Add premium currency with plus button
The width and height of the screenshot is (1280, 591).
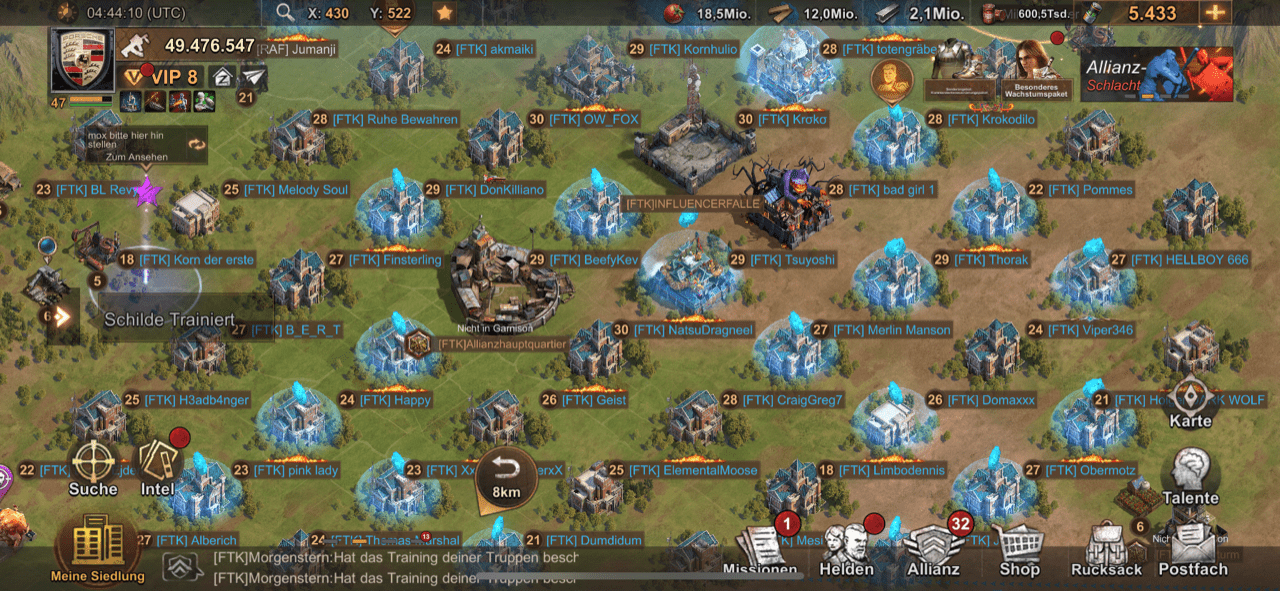pyautogui.click(x=1215, y=13)
